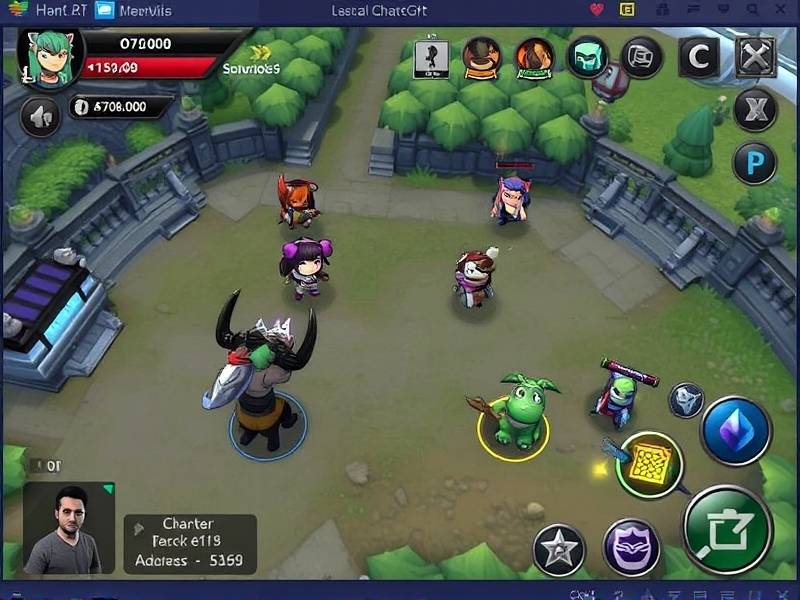Select the silhouette character card icon

point(431,58)
